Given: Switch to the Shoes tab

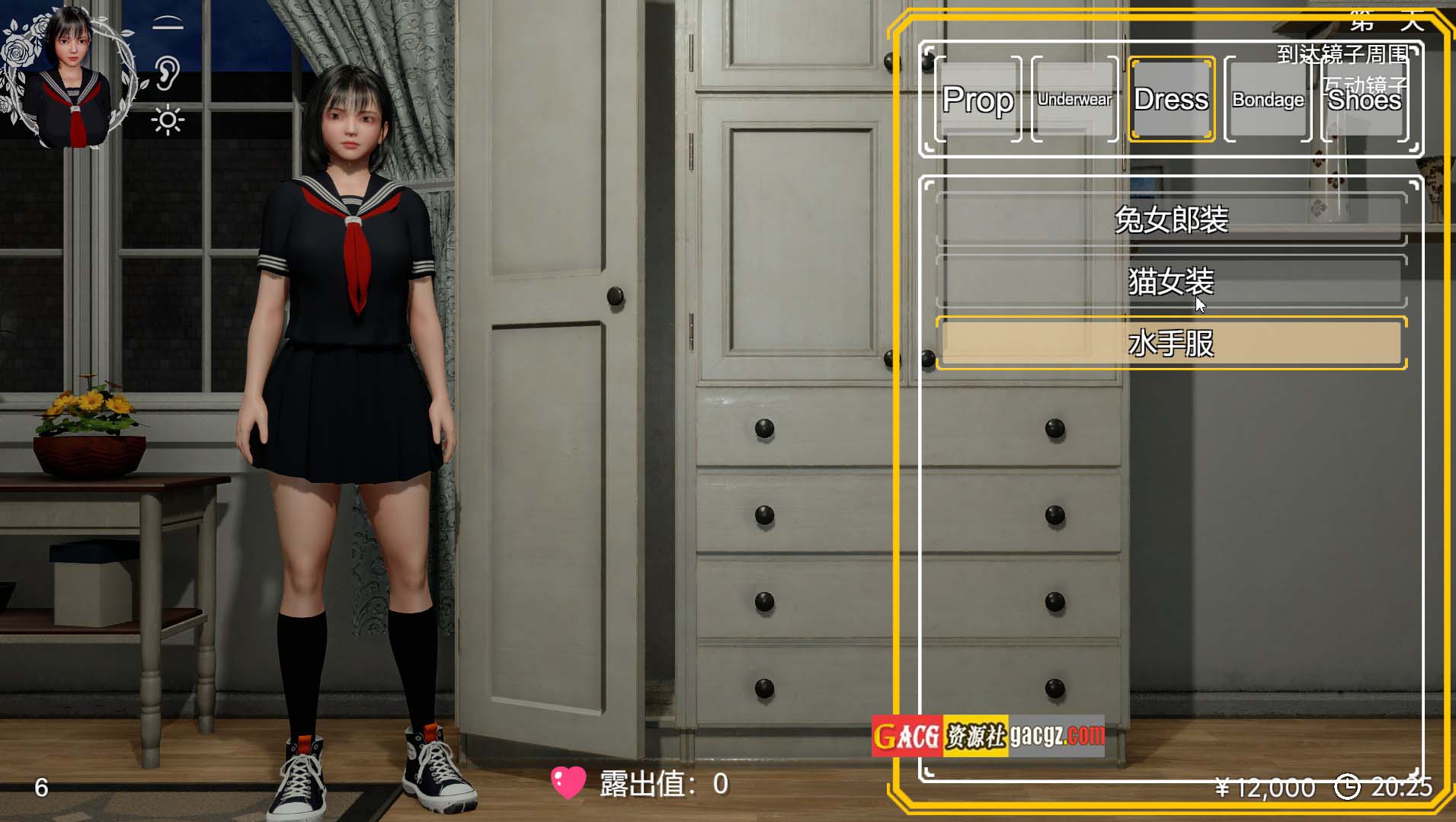Looking at the screenshot, I should [x=1365, y=100].
